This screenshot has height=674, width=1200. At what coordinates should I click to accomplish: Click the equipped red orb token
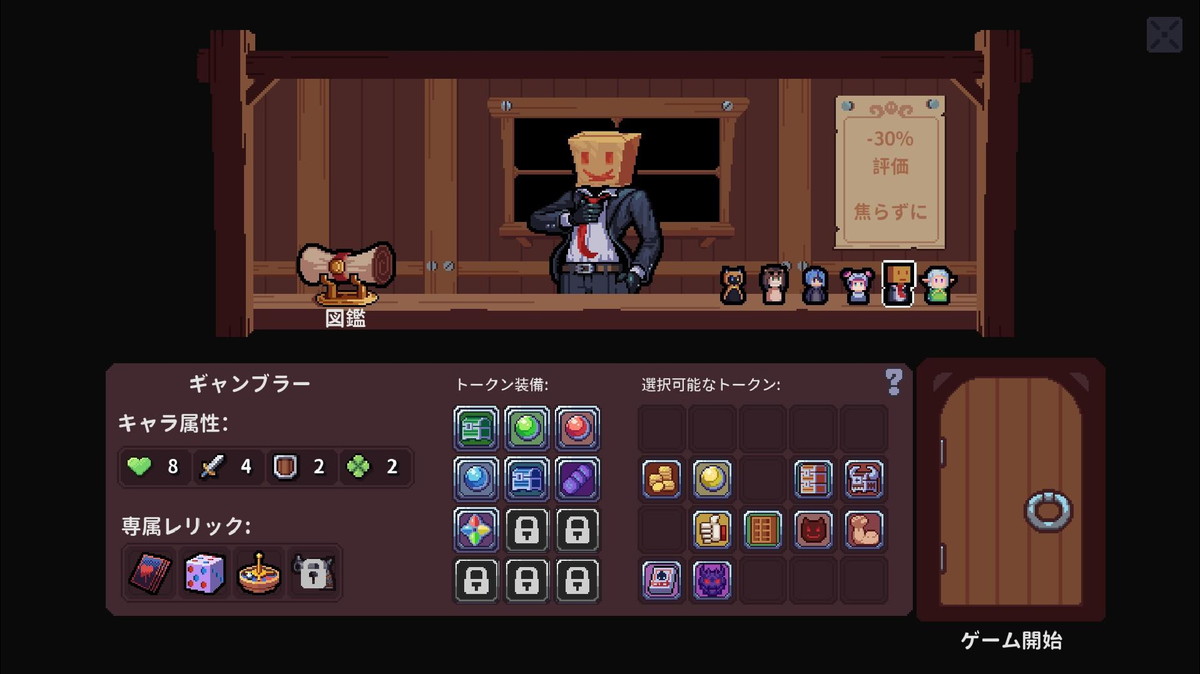[578, 427]
